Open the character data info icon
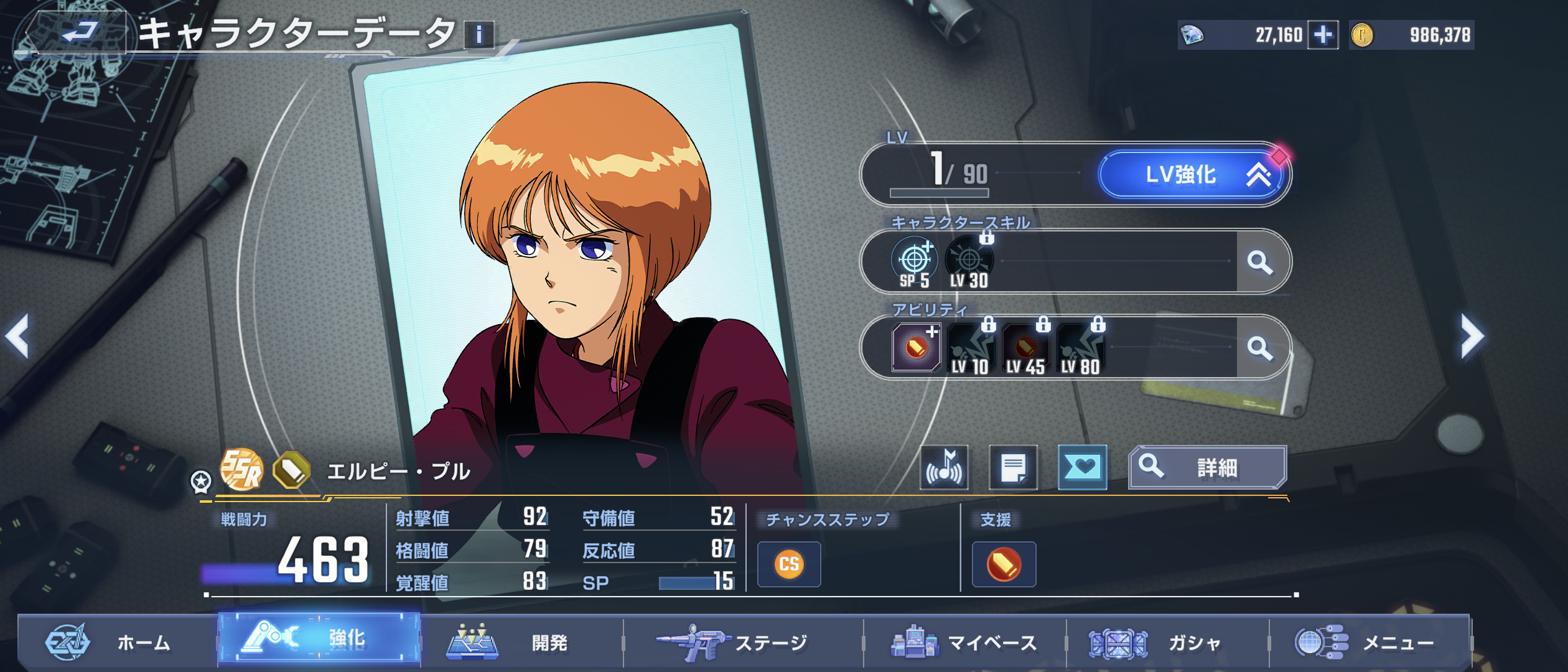Image resolution: width=1568 pixels, height=672 pixels. 478,35
